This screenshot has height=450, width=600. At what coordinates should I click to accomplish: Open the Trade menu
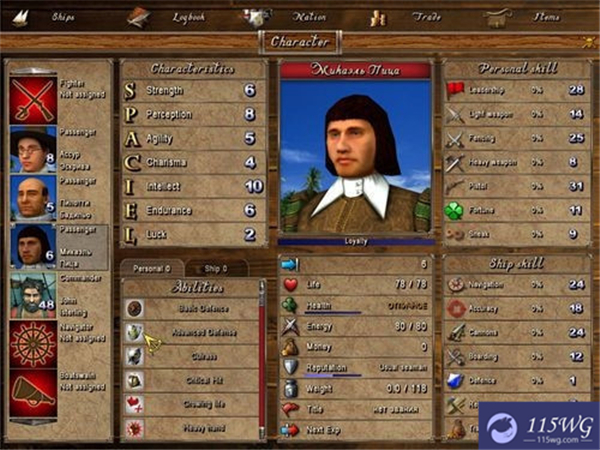click(426, 17)
